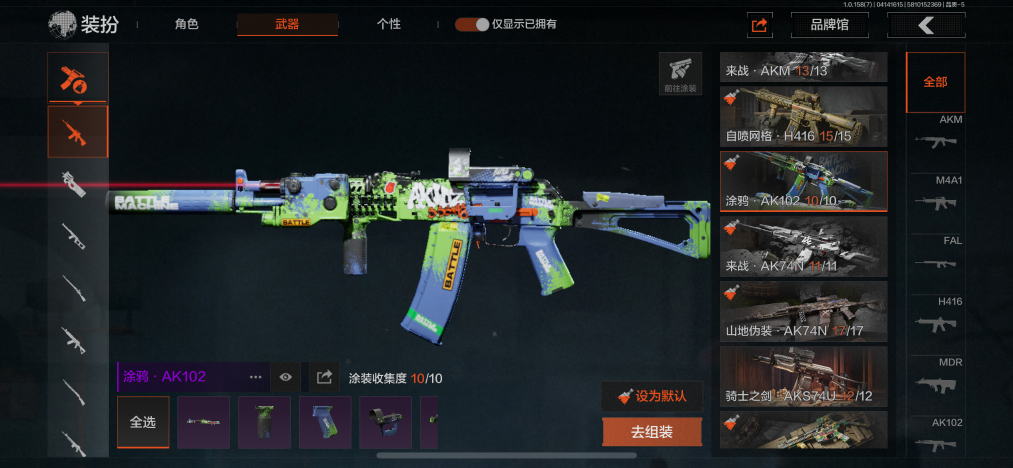Toggle 仅显示已拥有 filter
Viewport: 1013px width, 468px height.
(x=471, y=24)
